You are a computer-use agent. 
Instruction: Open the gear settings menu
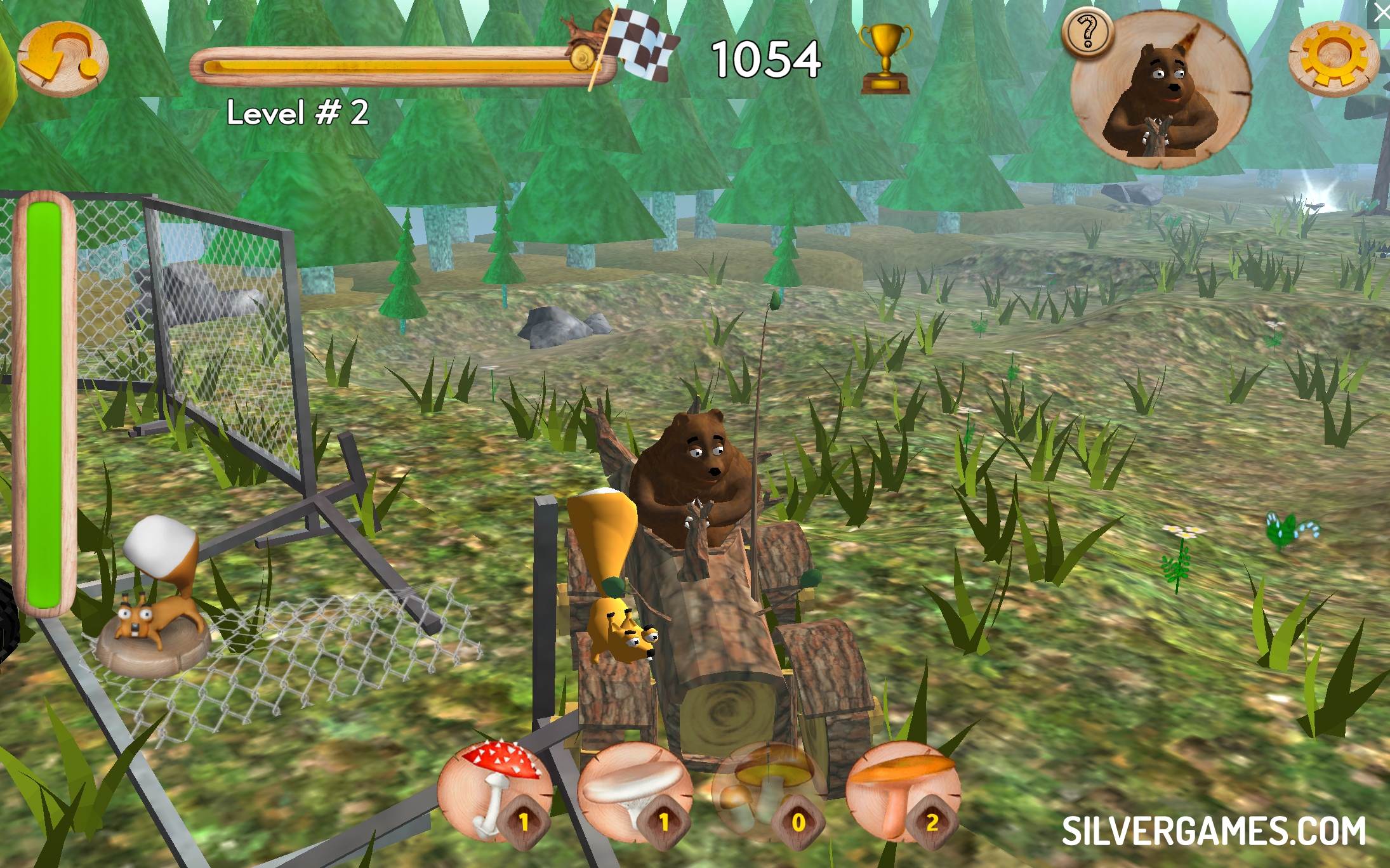[1334, 58]
